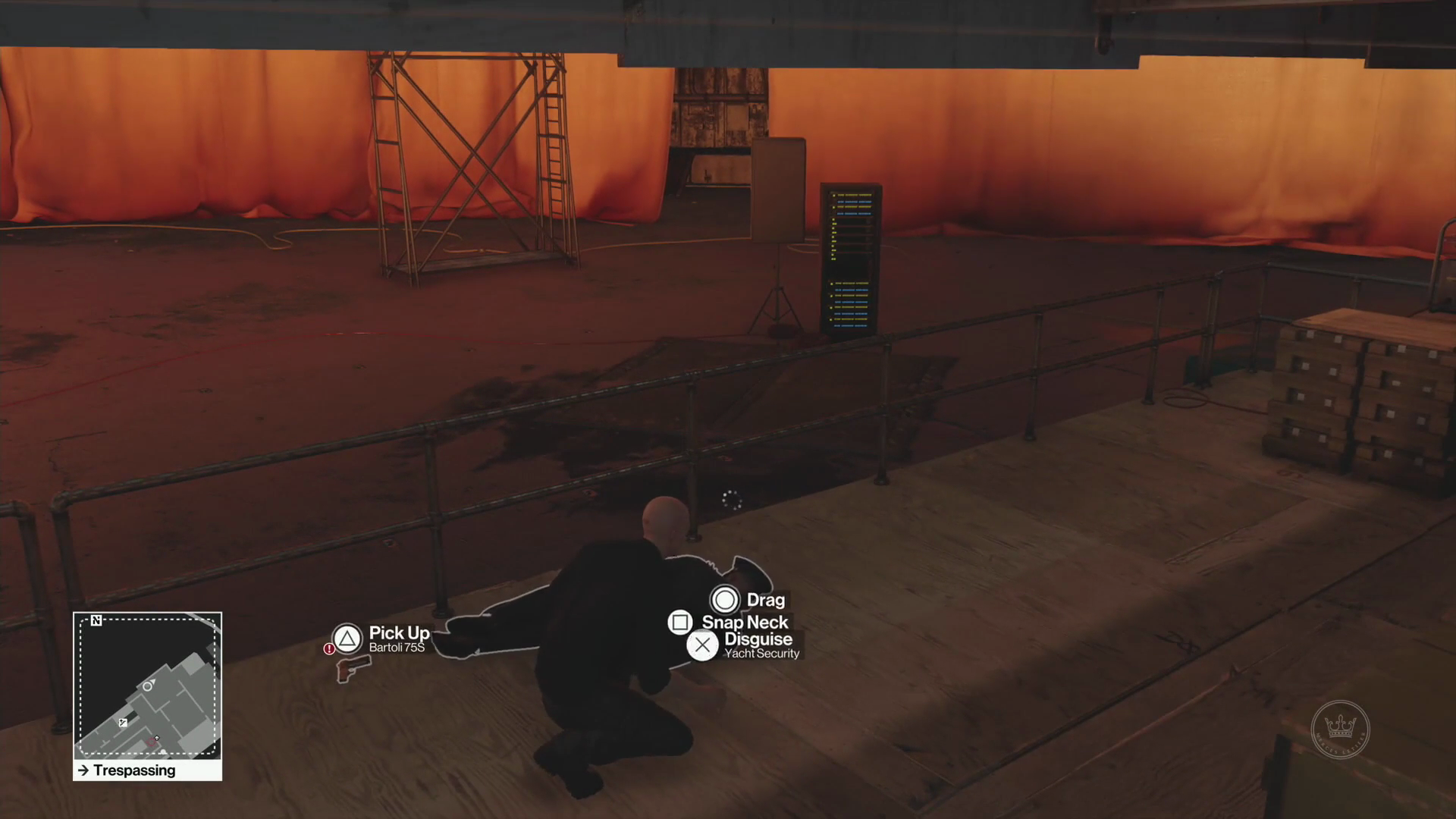Viewport: 1456px width, 819px height.
Task: Click the Trespassing status arrow indicator
Action: pyautogui.click(x=83, y=770)
